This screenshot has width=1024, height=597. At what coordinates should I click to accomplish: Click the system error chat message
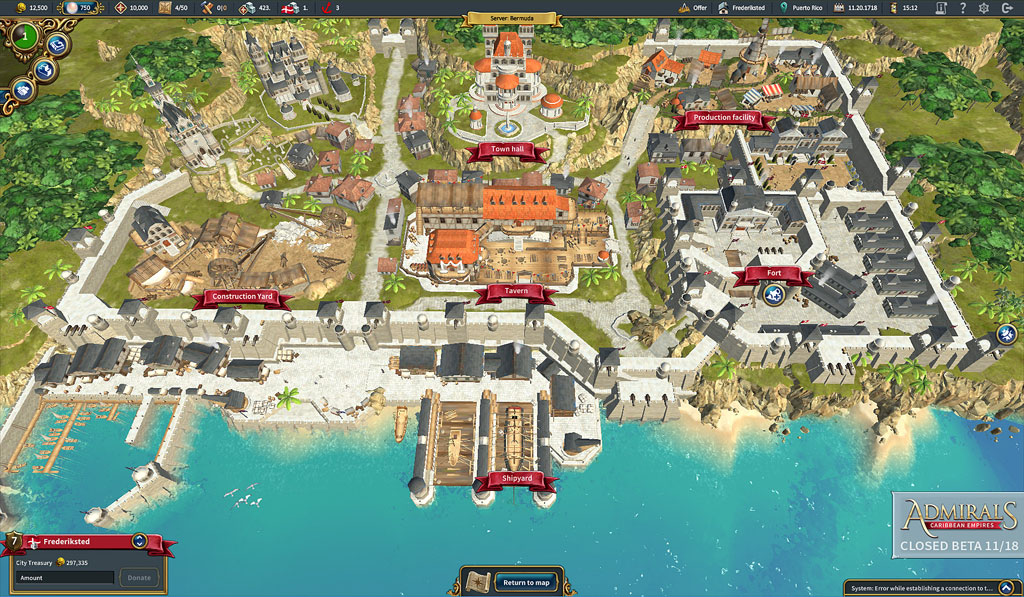(x=933, y=588)
